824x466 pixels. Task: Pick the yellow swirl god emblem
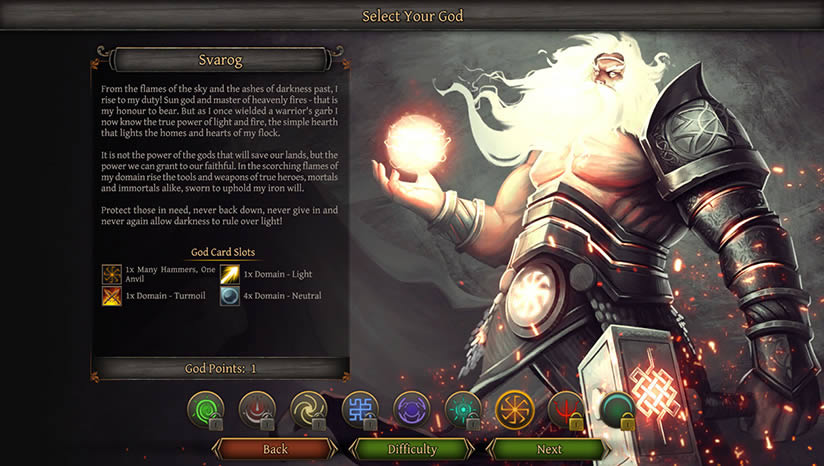[x=308, y=409]
